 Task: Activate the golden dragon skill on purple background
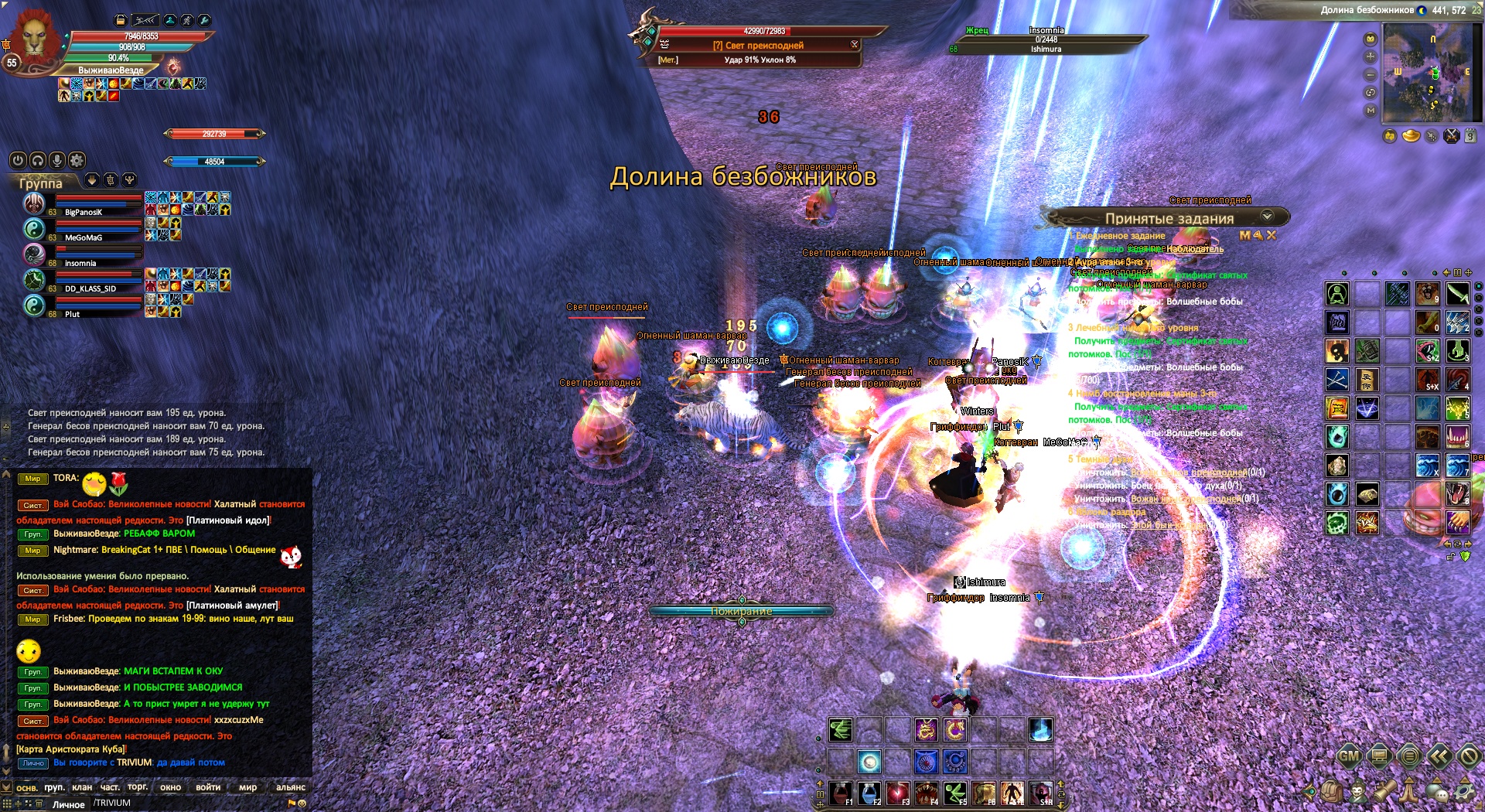[x=926, y=729]
